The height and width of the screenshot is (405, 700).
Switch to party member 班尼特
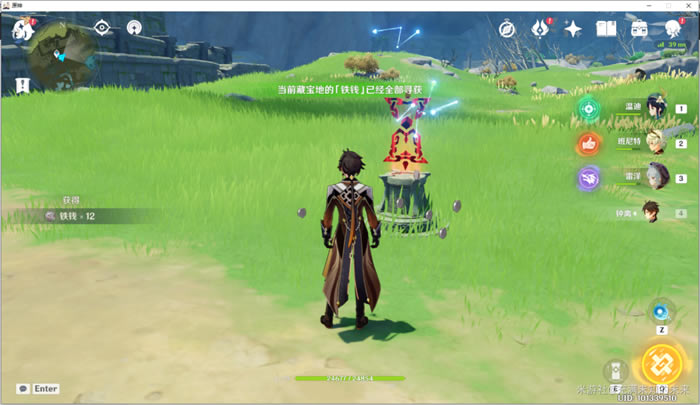[x=656, y=142]
